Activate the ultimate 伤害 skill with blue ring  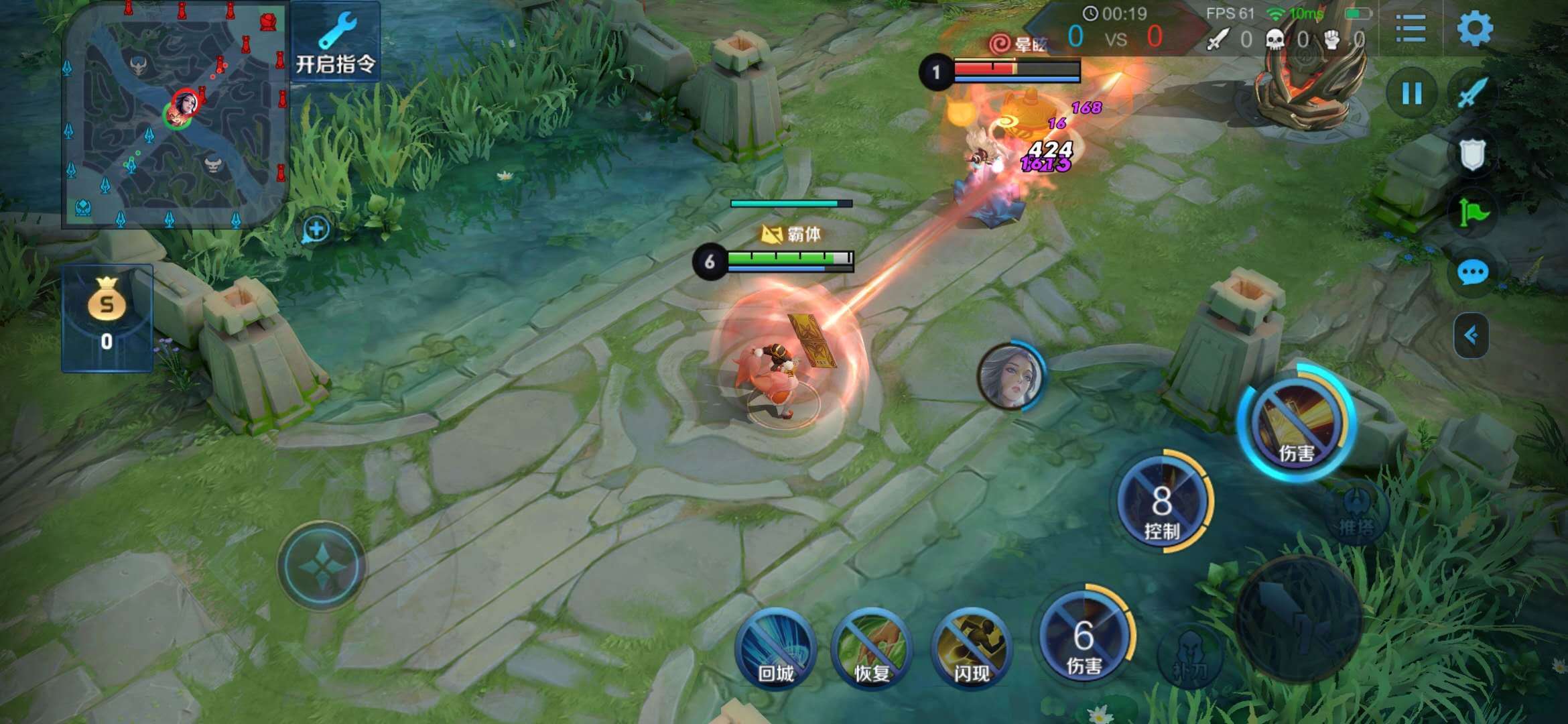coord(1296,422)
